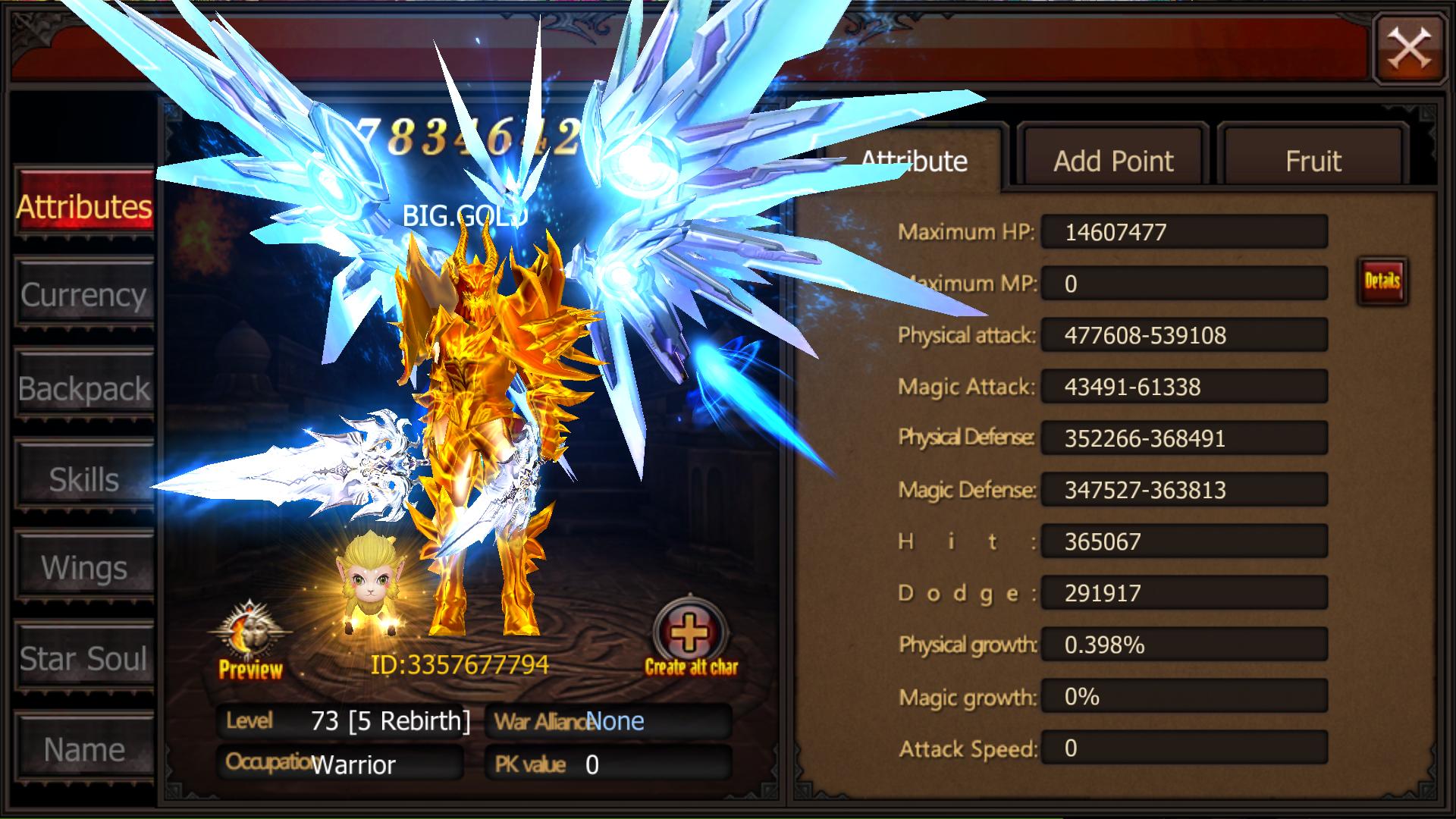Open the Star Soul panel
The image size is (1456, 819).
point(85,659)
